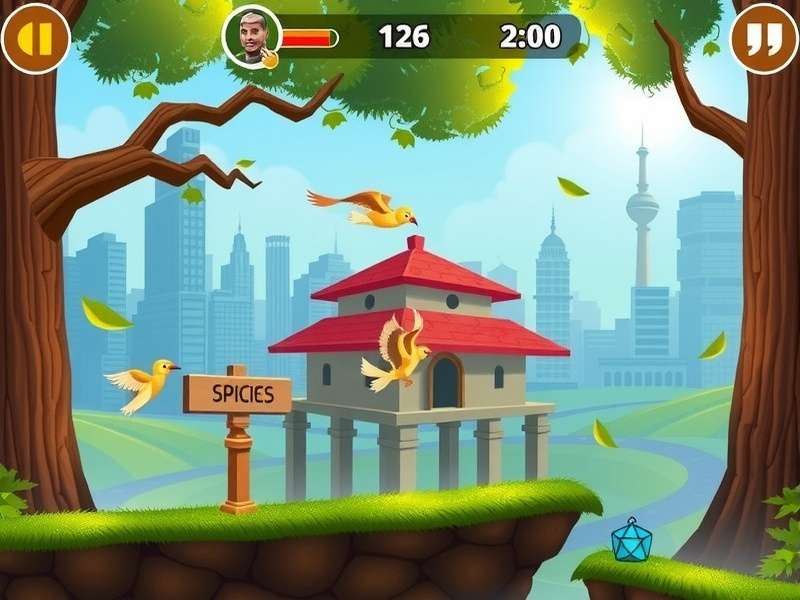Open the player avatar portrait
Screen dimensions: 800x600
coord(251,38)
